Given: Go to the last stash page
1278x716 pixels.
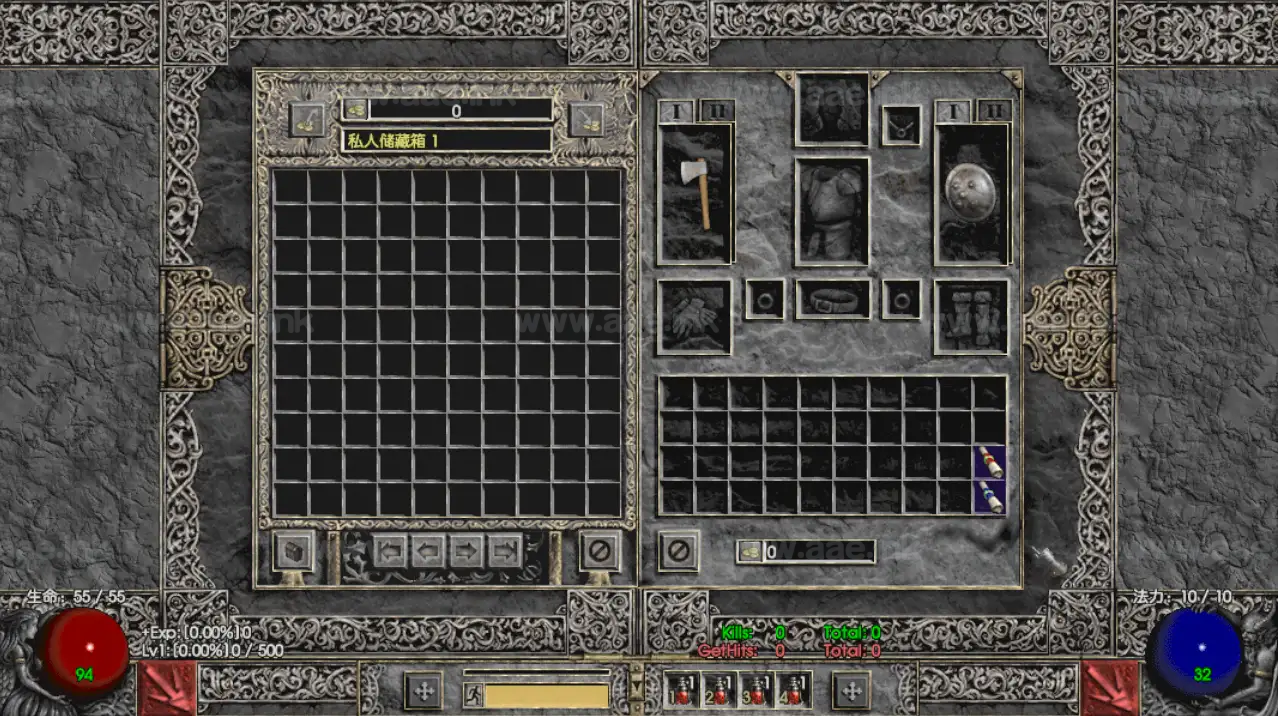Looking at the screenshot, I should coord(505,550).
